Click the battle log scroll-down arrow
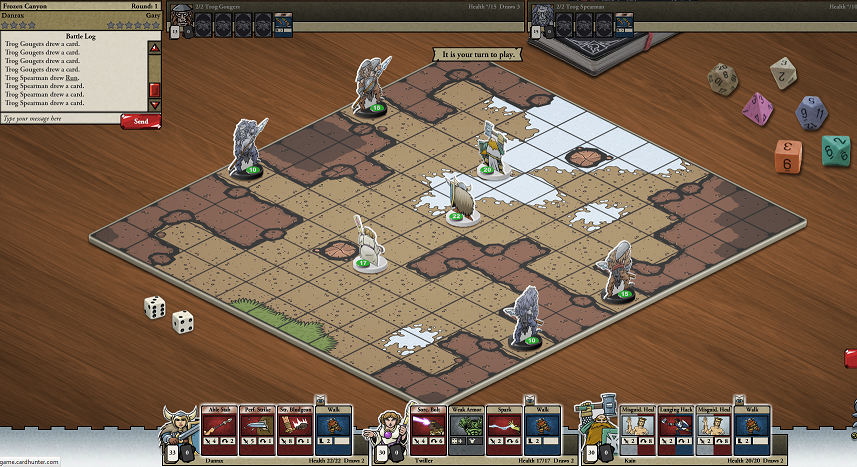 coord(154,104)
